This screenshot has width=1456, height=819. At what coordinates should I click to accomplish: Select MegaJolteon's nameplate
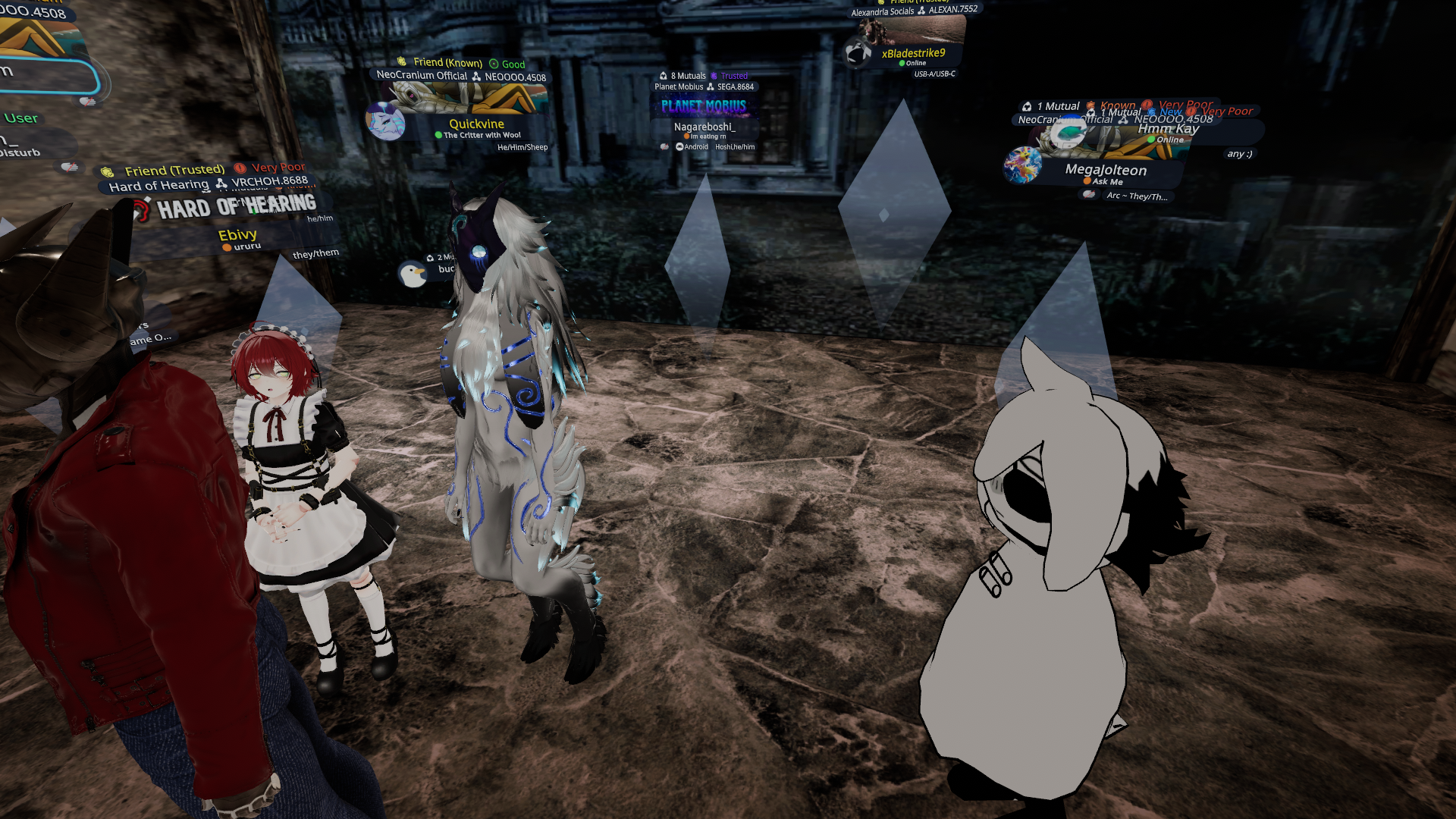[1105, 171]
